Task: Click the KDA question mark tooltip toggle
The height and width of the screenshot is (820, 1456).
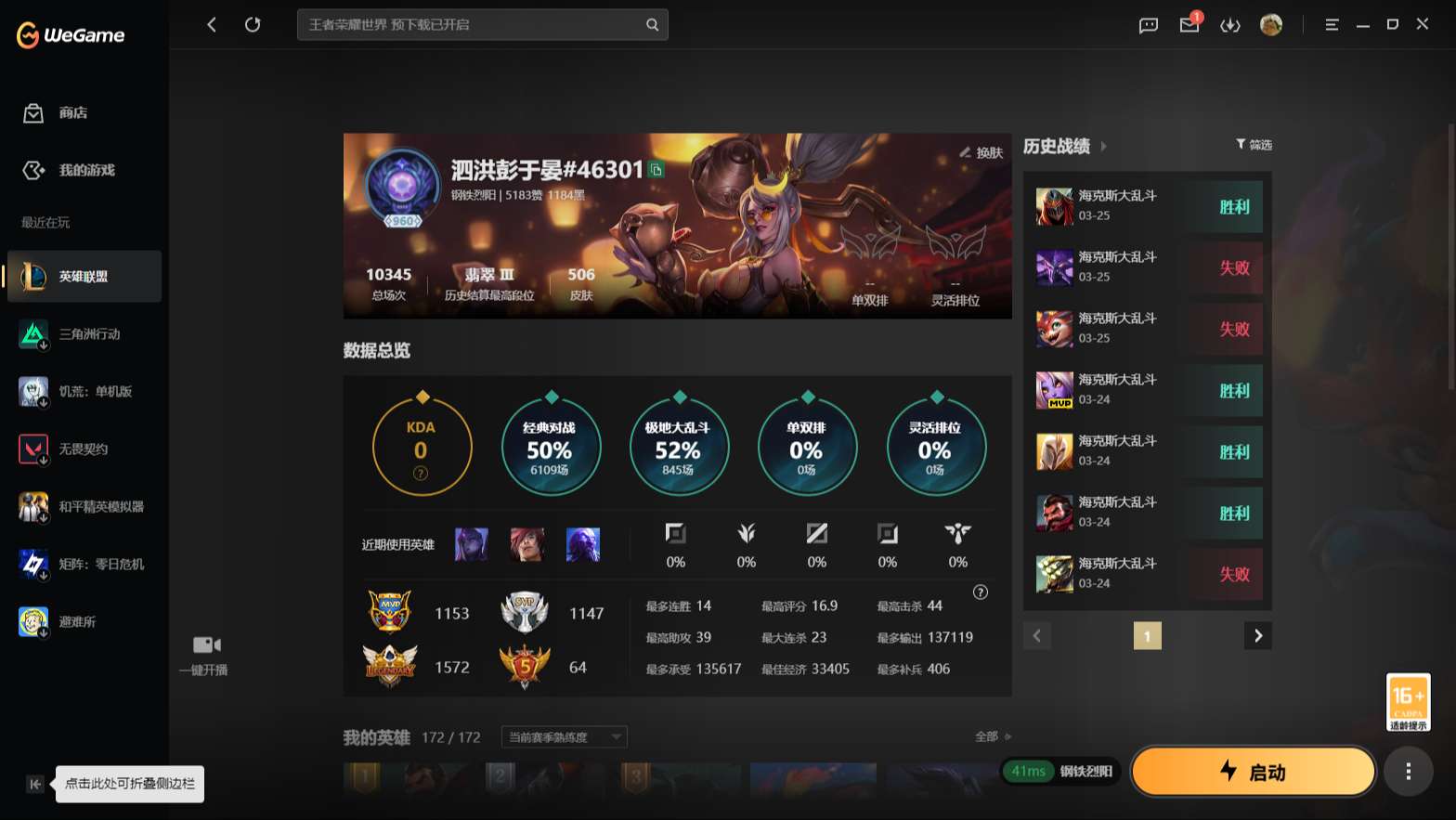Action: (421, 473)
